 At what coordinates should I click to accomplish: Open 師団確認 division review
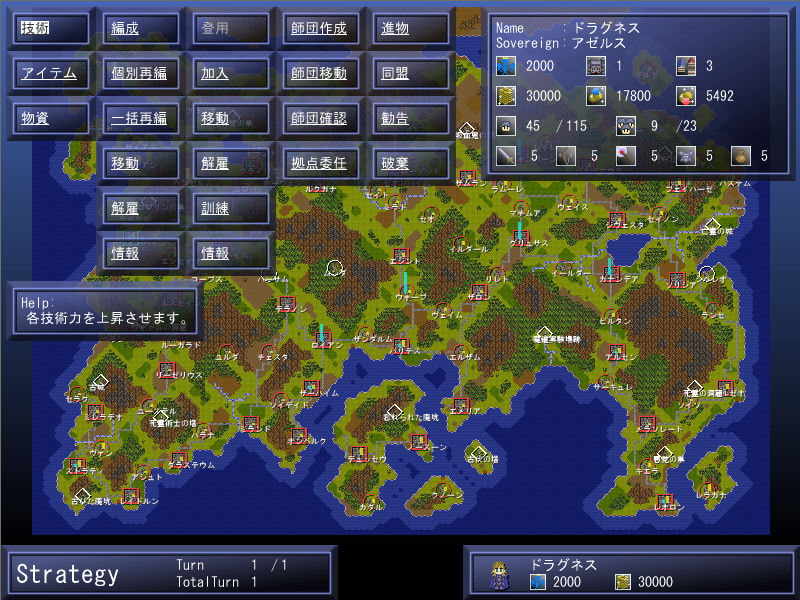pos(321,118)
